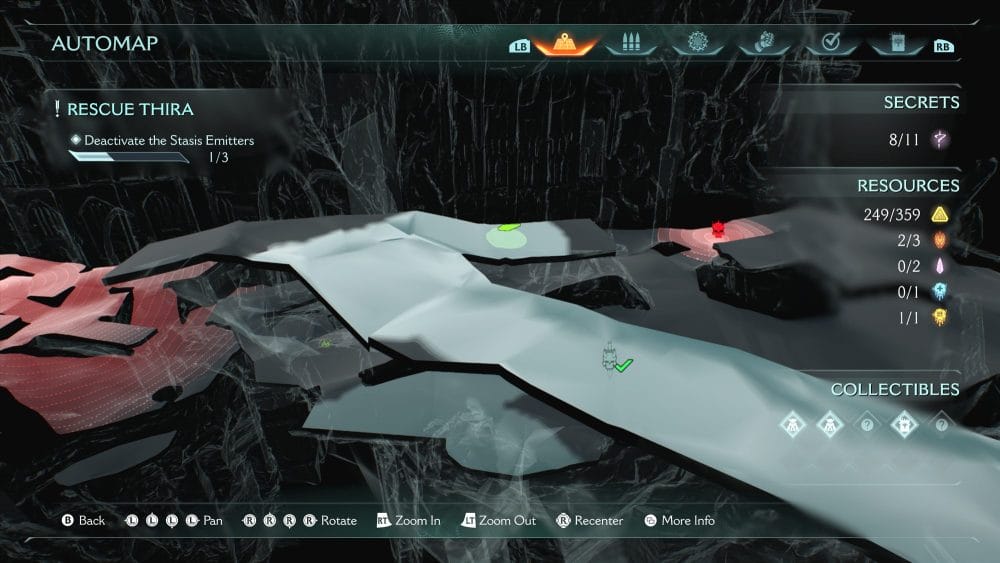The image size is (1000, 563).
Task: Switch to the gauntlet fist tab
Action: point(763,45)
